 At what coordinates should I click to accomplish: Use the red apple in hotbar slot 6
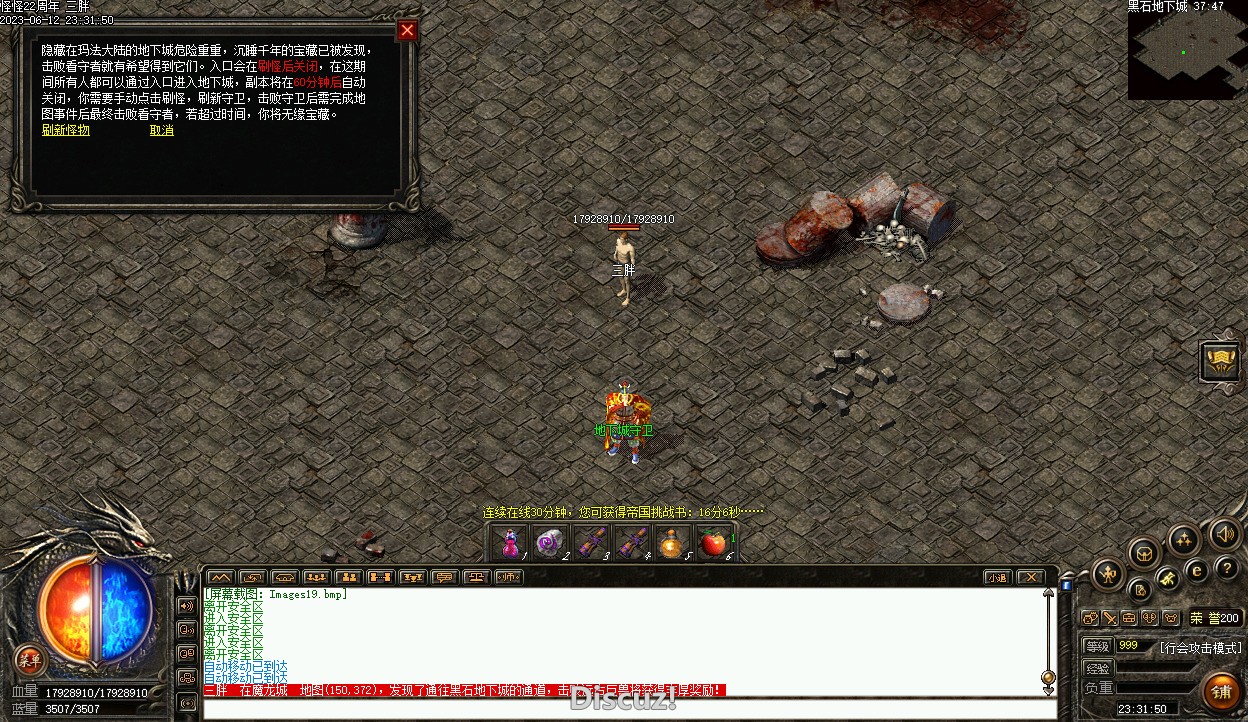tap(712, 543)
